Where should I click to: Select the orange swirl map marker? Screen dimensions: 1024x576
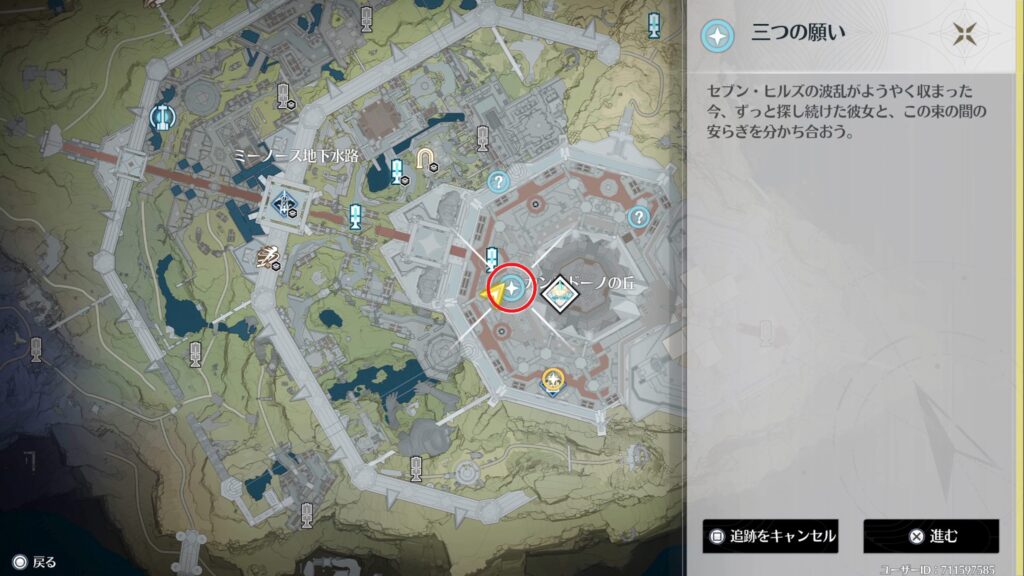(x=266, y=258)
